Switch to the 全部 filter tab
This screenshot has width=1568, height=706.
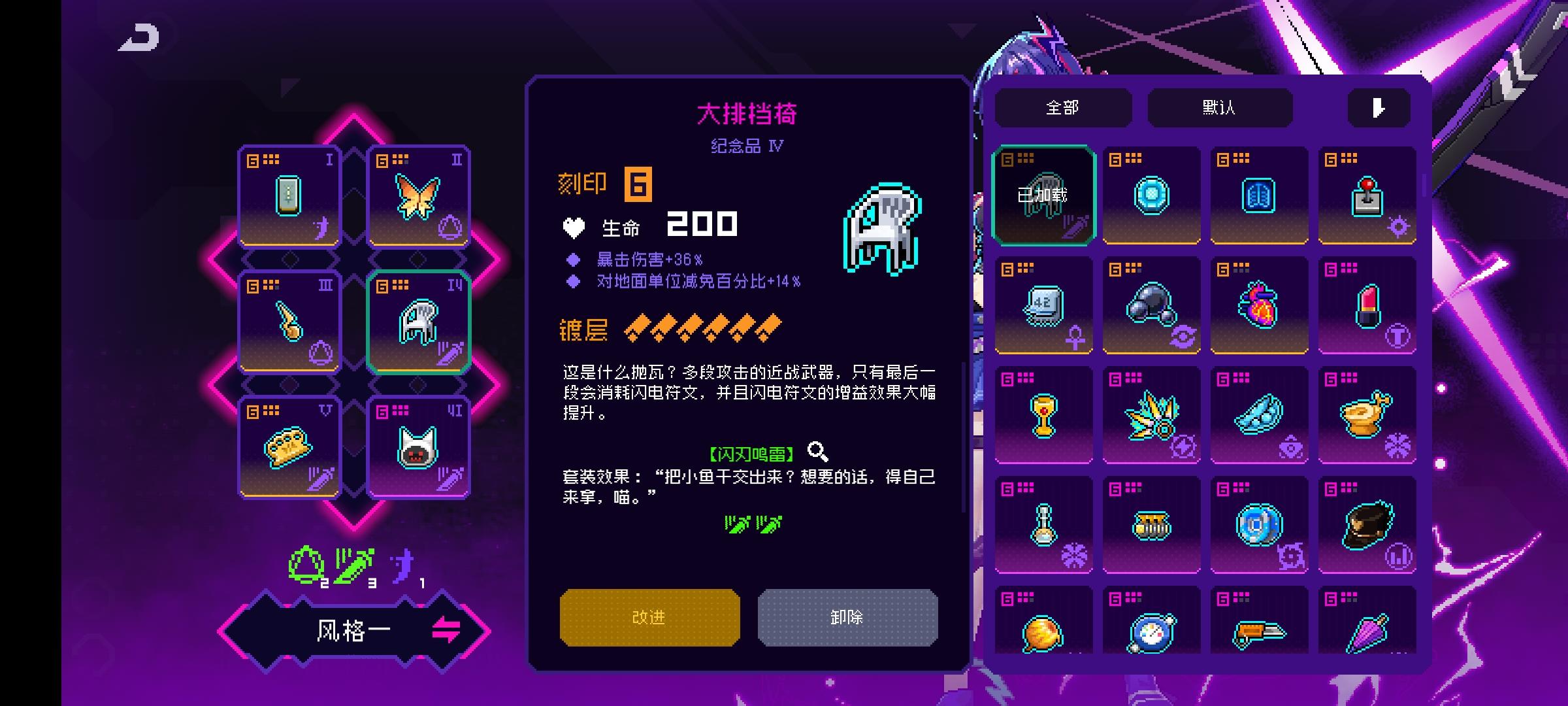(x=1064, y=107)
